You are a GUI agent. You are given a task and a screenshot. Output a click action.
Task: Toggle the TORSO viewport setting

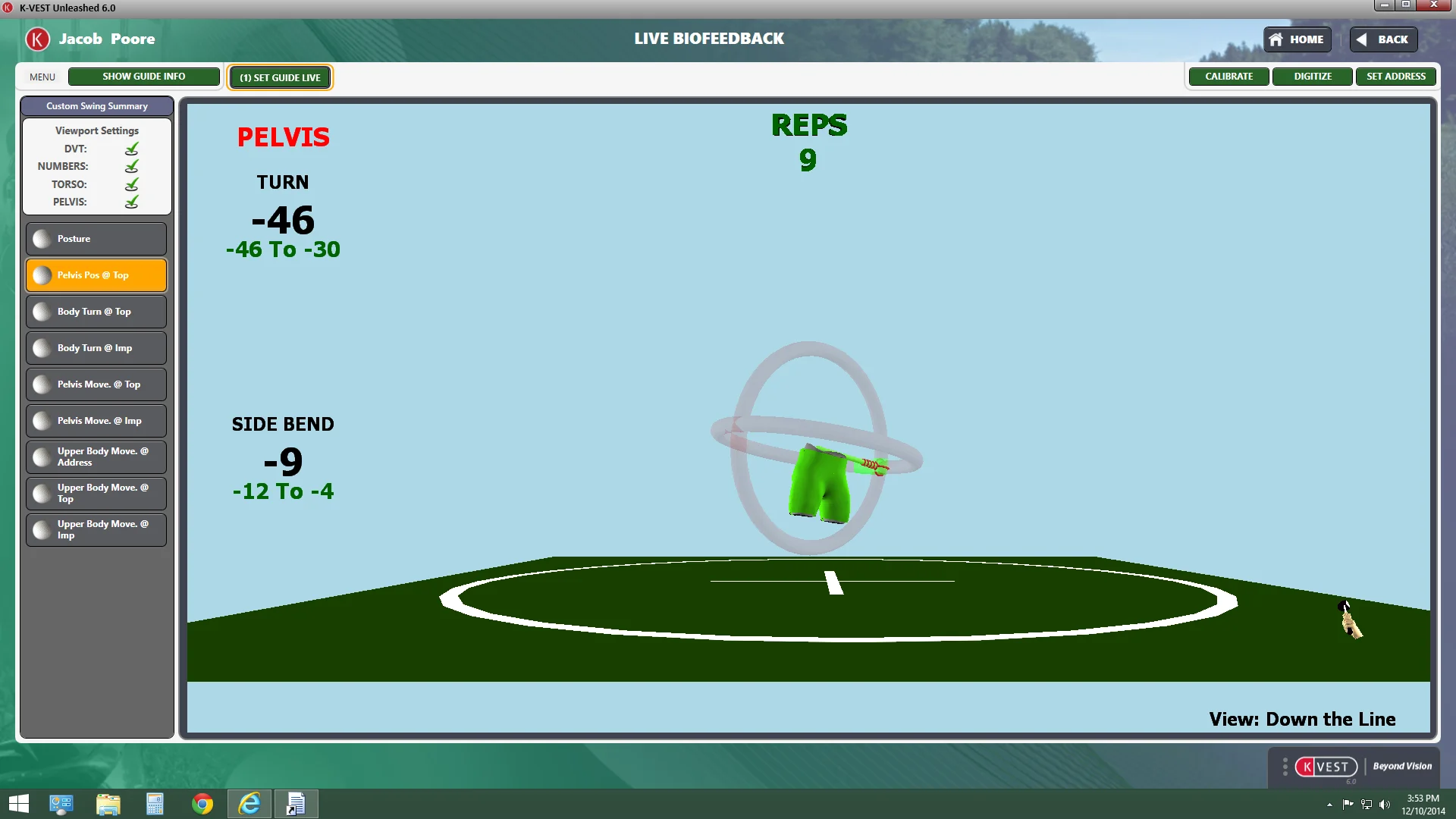tap(132, 184)
